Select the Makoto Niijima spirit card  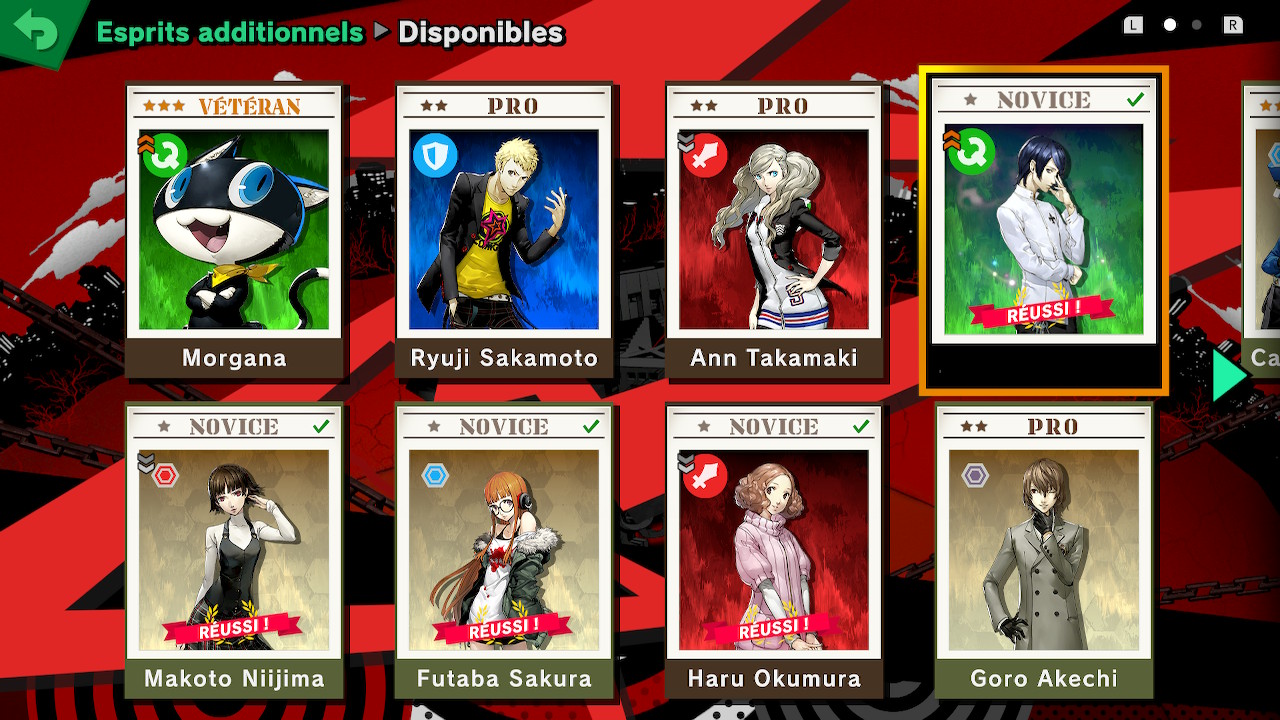click(234, 550)
